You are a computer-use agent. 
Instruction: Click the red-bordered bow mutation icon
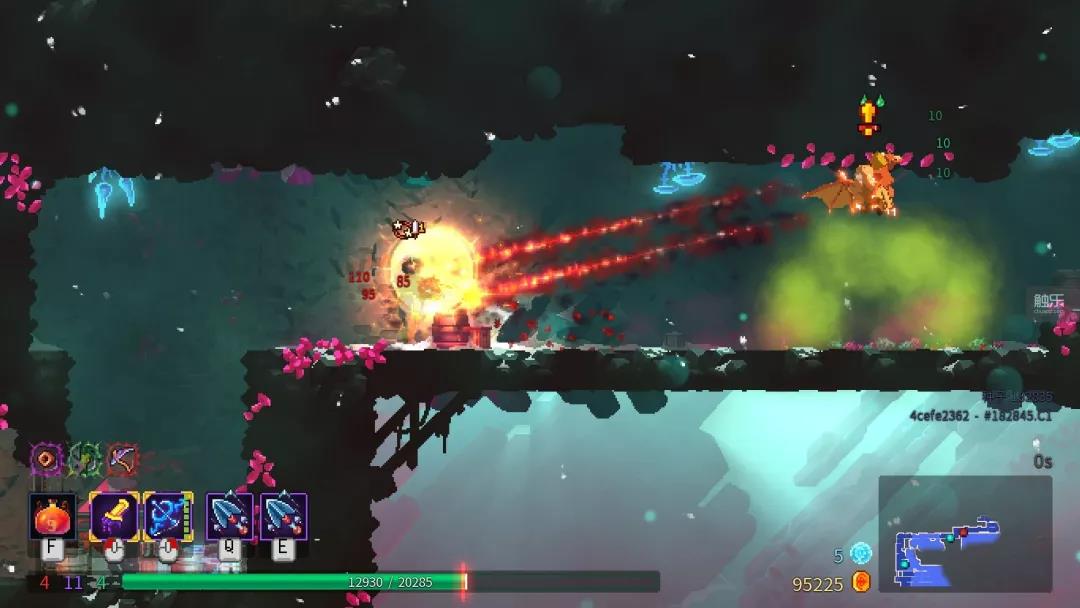[123, 459]
